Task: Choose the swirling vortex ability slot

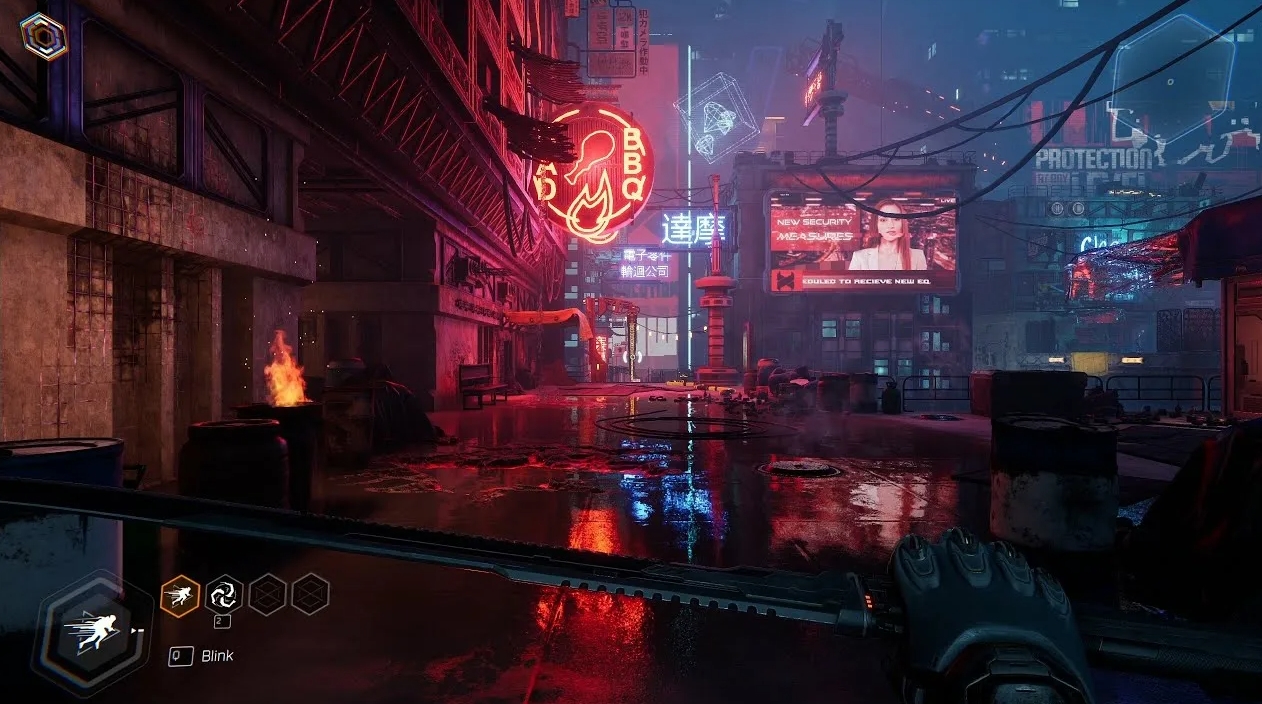Action: 223,596
